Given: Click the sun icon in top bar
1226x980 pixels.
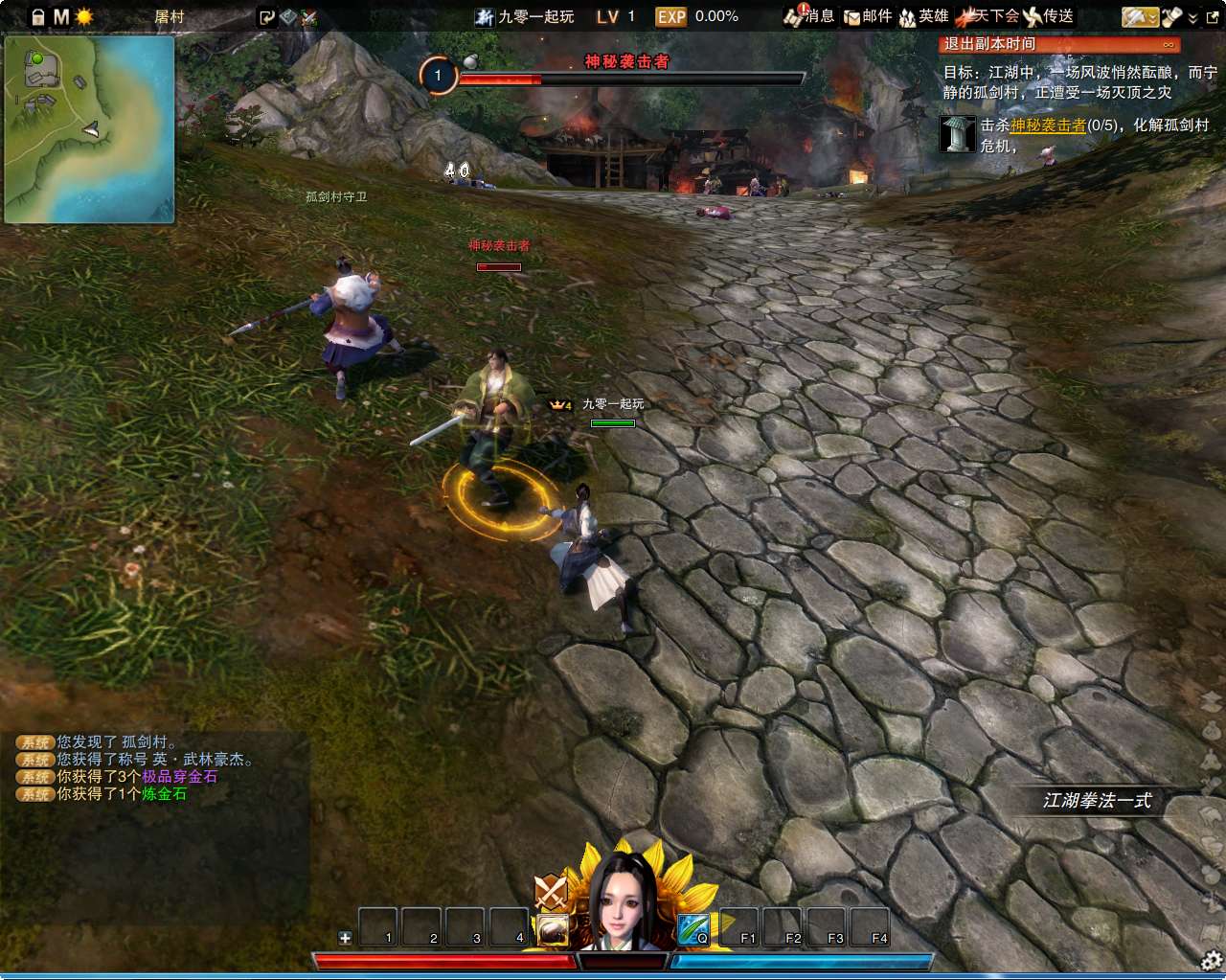Looking at the screenshot, I should [84, 17].
